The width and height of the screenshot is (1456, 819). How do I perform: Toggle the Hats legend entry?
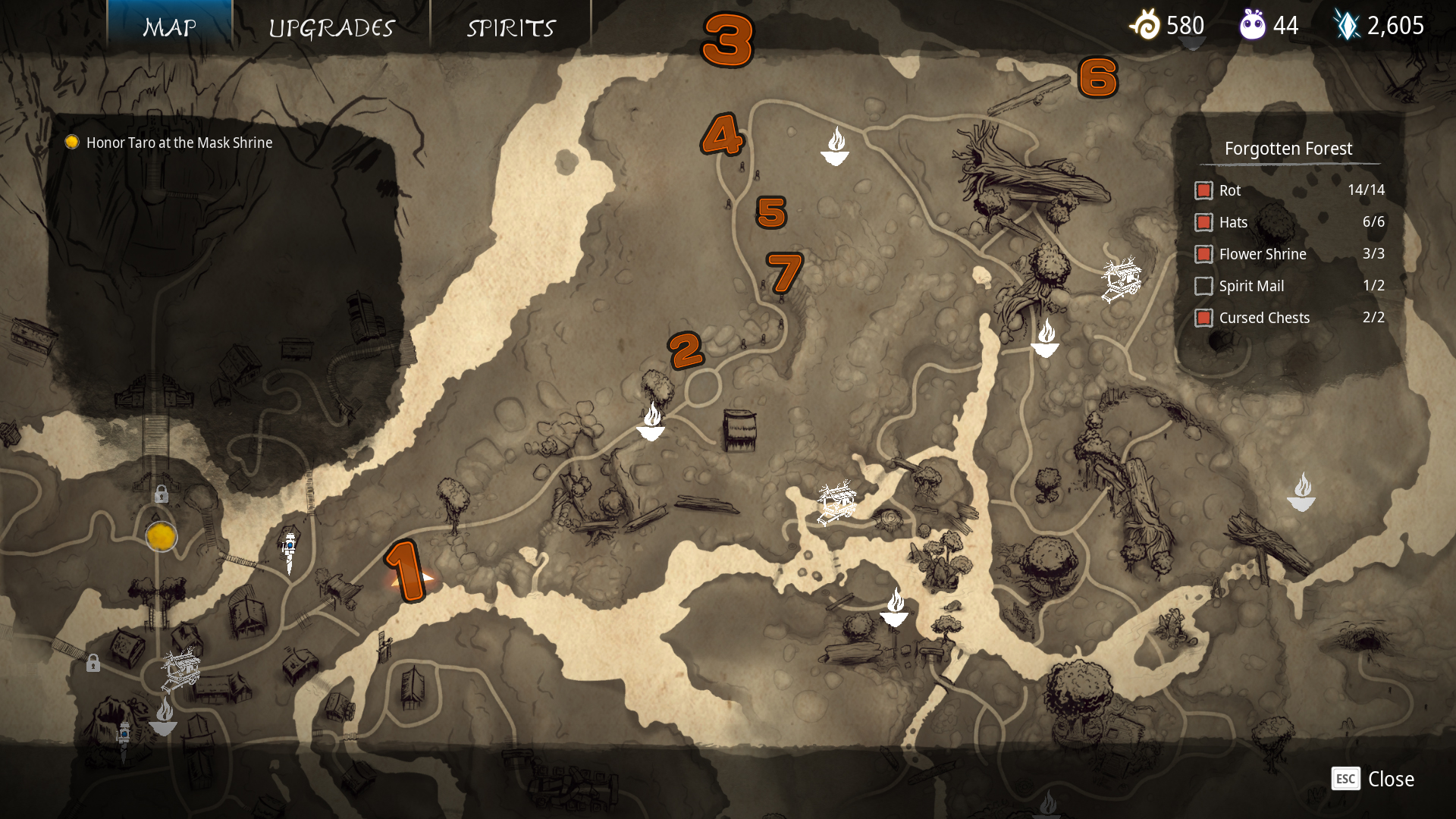pyautogui.click(x=1203, y=222)
